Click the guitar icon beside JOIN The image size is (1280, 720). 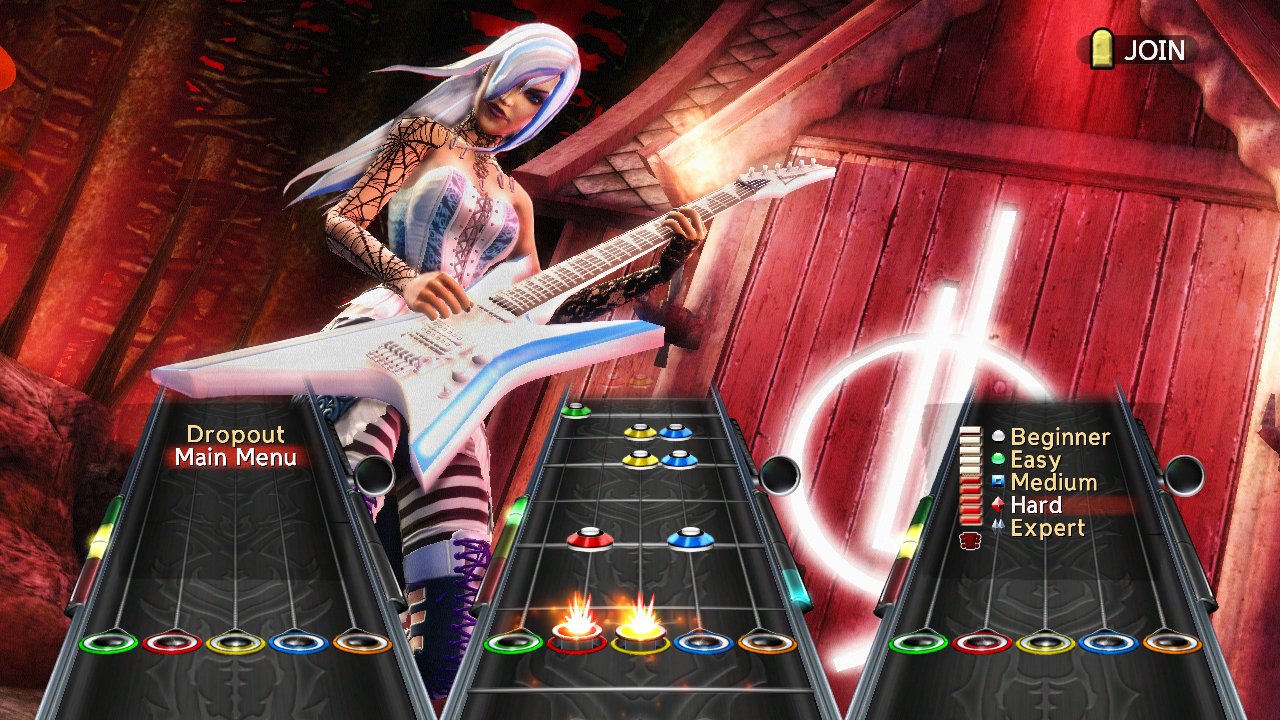pos(1101,50)
